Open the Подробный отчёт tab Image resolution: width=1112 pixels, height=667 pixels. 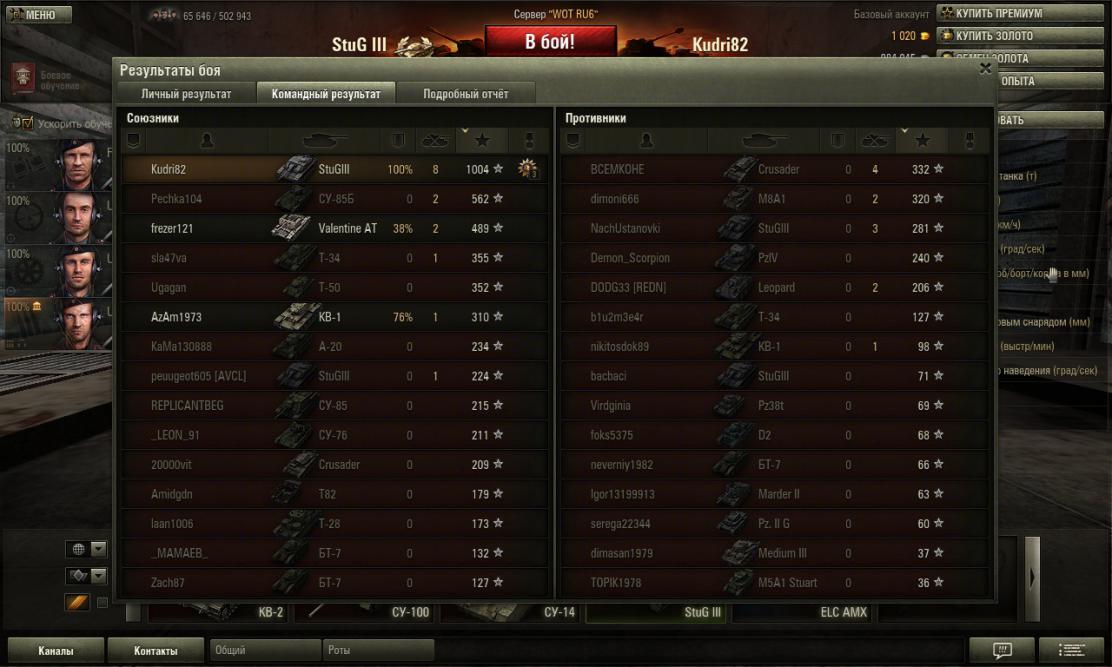pos(465,94)
